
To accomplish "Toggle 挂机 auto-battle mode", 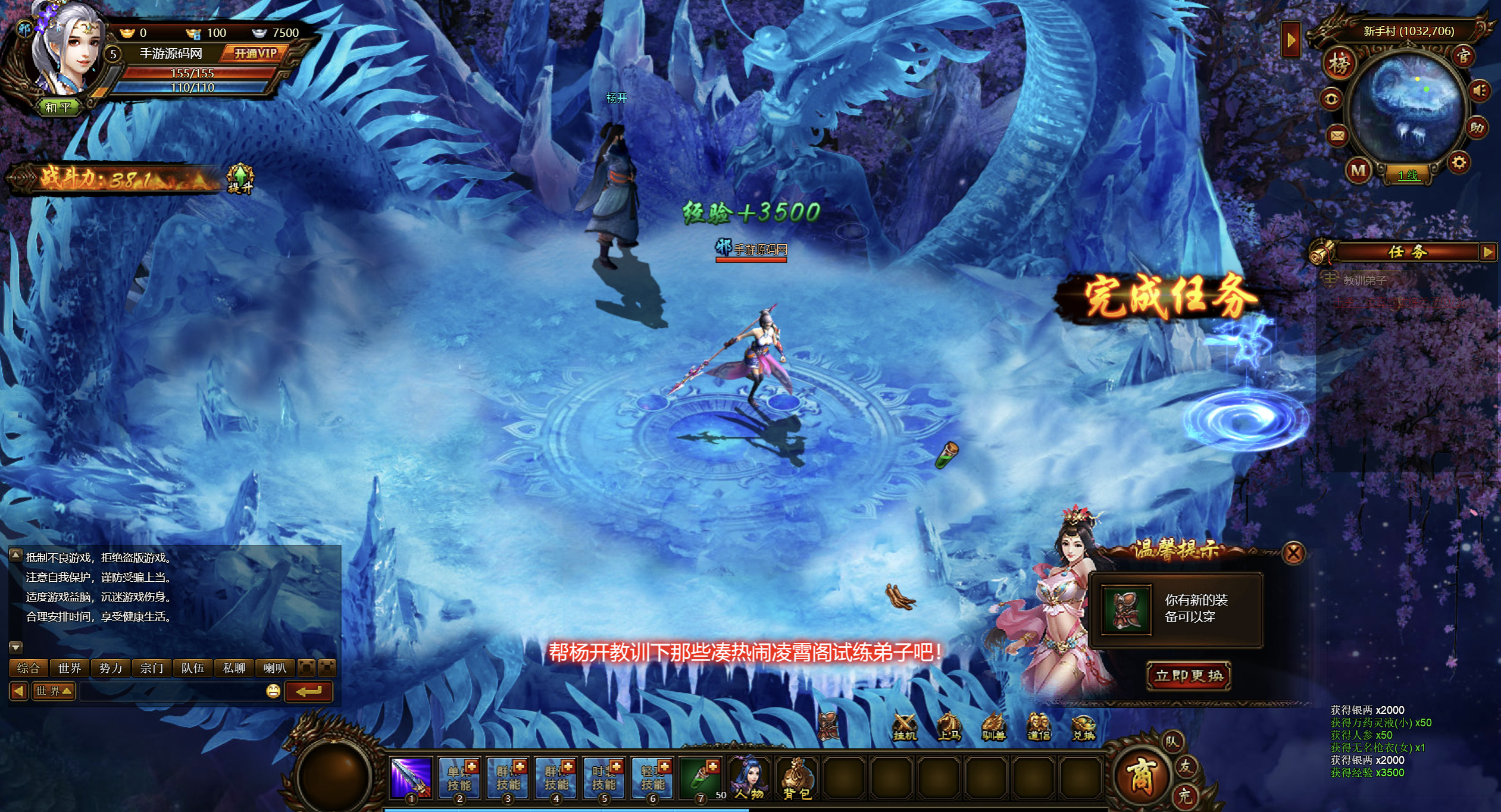I will click(x=905, y=727).
